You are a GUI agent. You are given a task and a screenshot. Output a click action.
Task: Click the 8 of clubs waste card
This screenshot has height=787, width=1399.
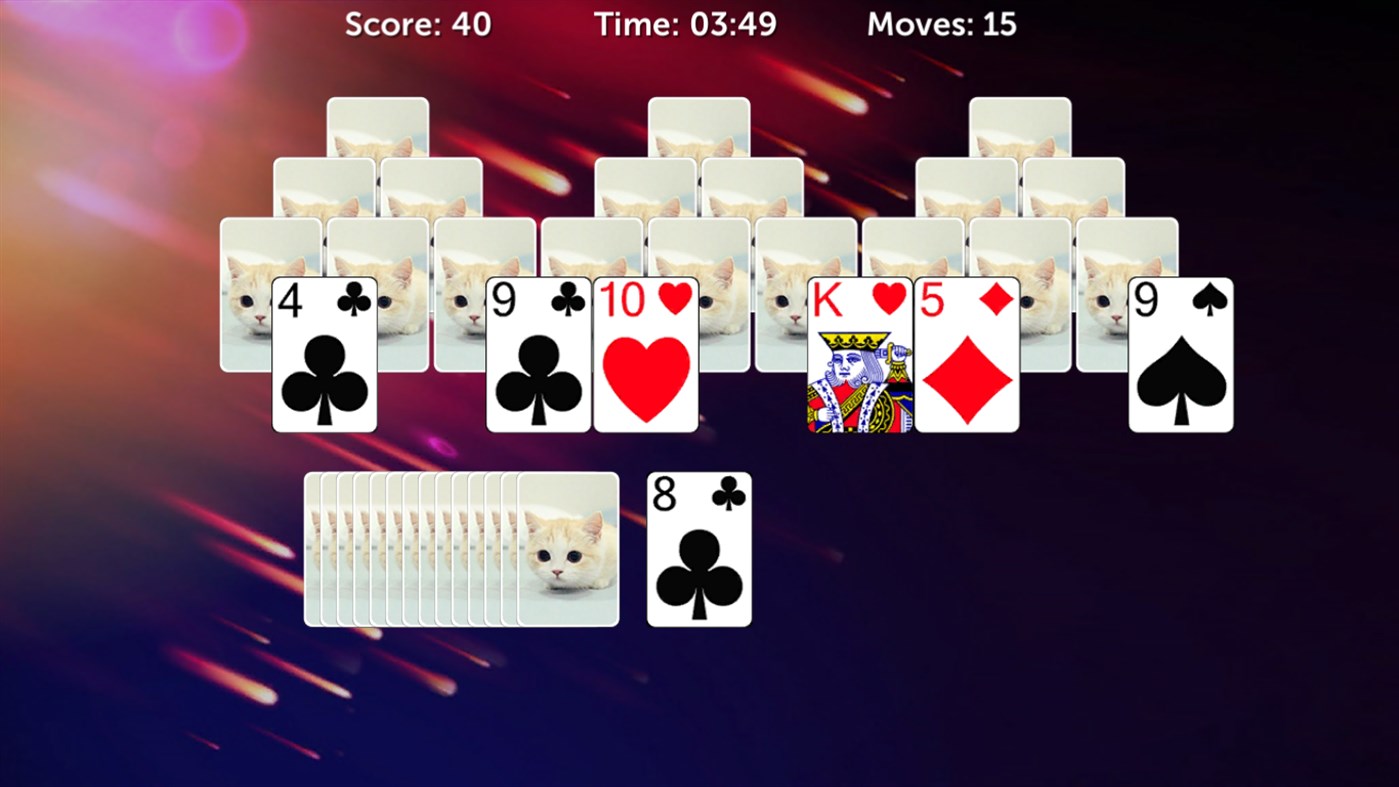click(x=698, y=548)
